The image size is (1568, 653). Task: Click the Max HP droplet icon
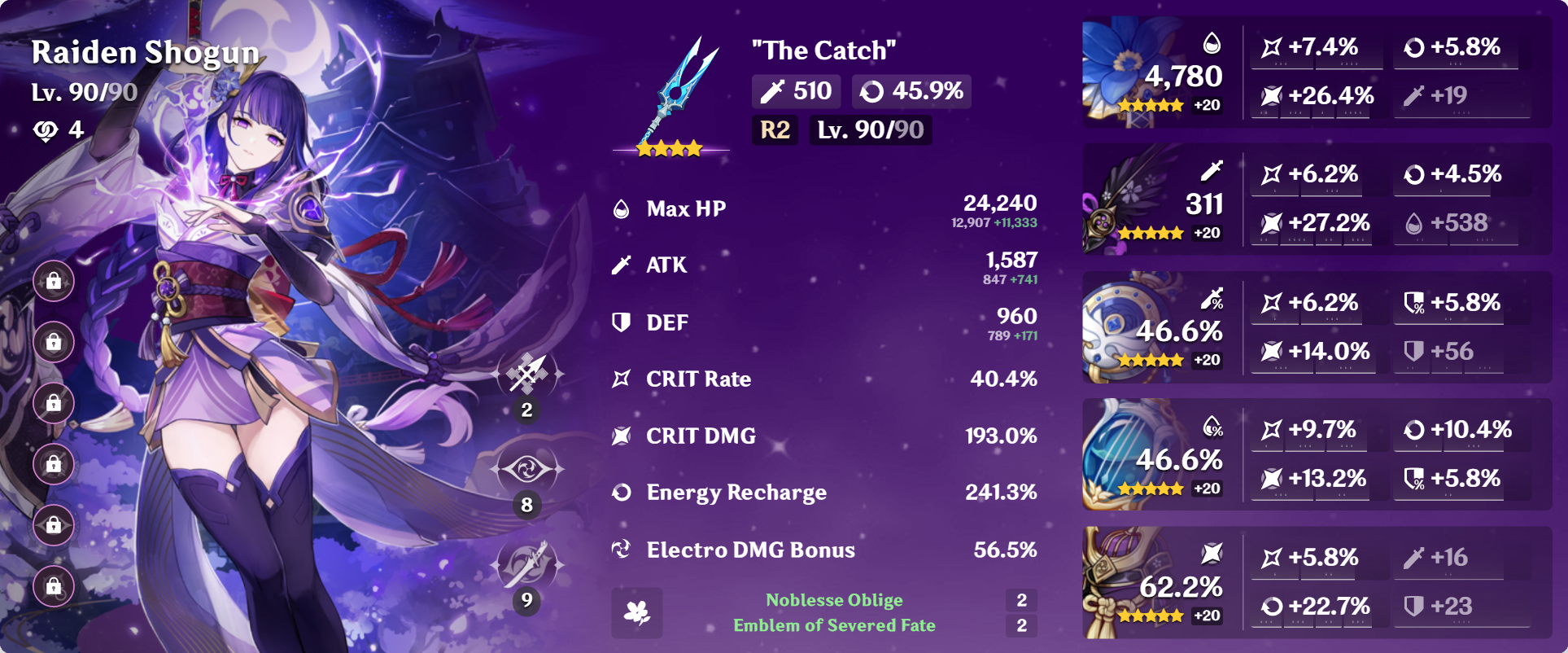tap(622, 208)
